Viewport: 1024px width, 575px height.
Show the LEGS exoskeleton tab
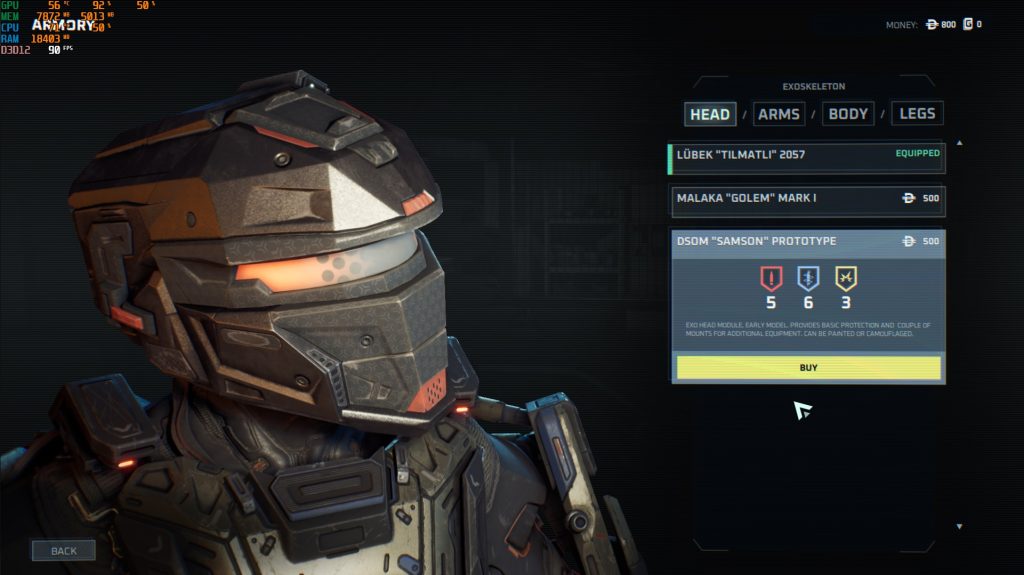[917, 114]
